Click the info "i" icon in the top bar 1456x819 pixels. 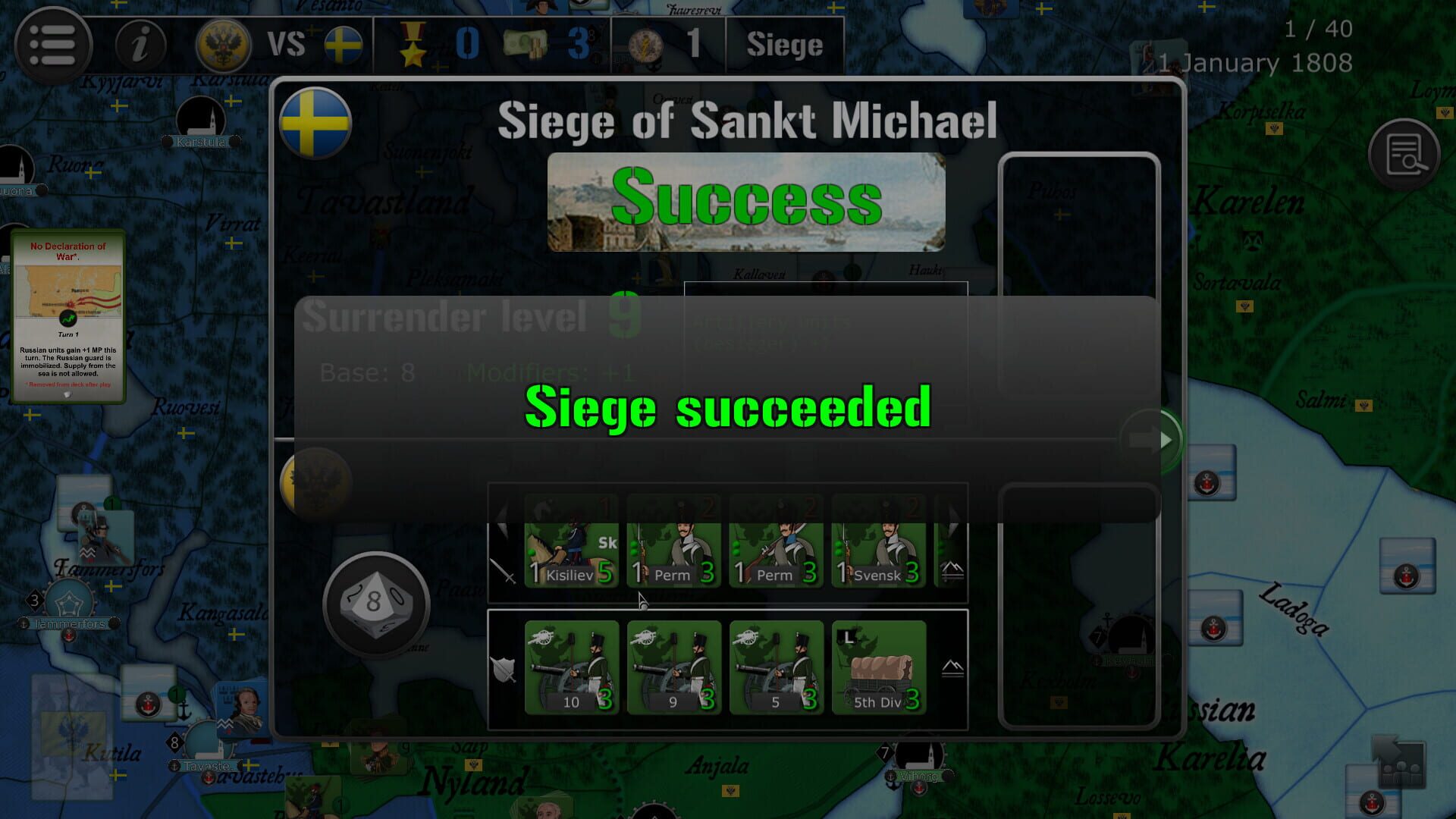click(139, 44)
